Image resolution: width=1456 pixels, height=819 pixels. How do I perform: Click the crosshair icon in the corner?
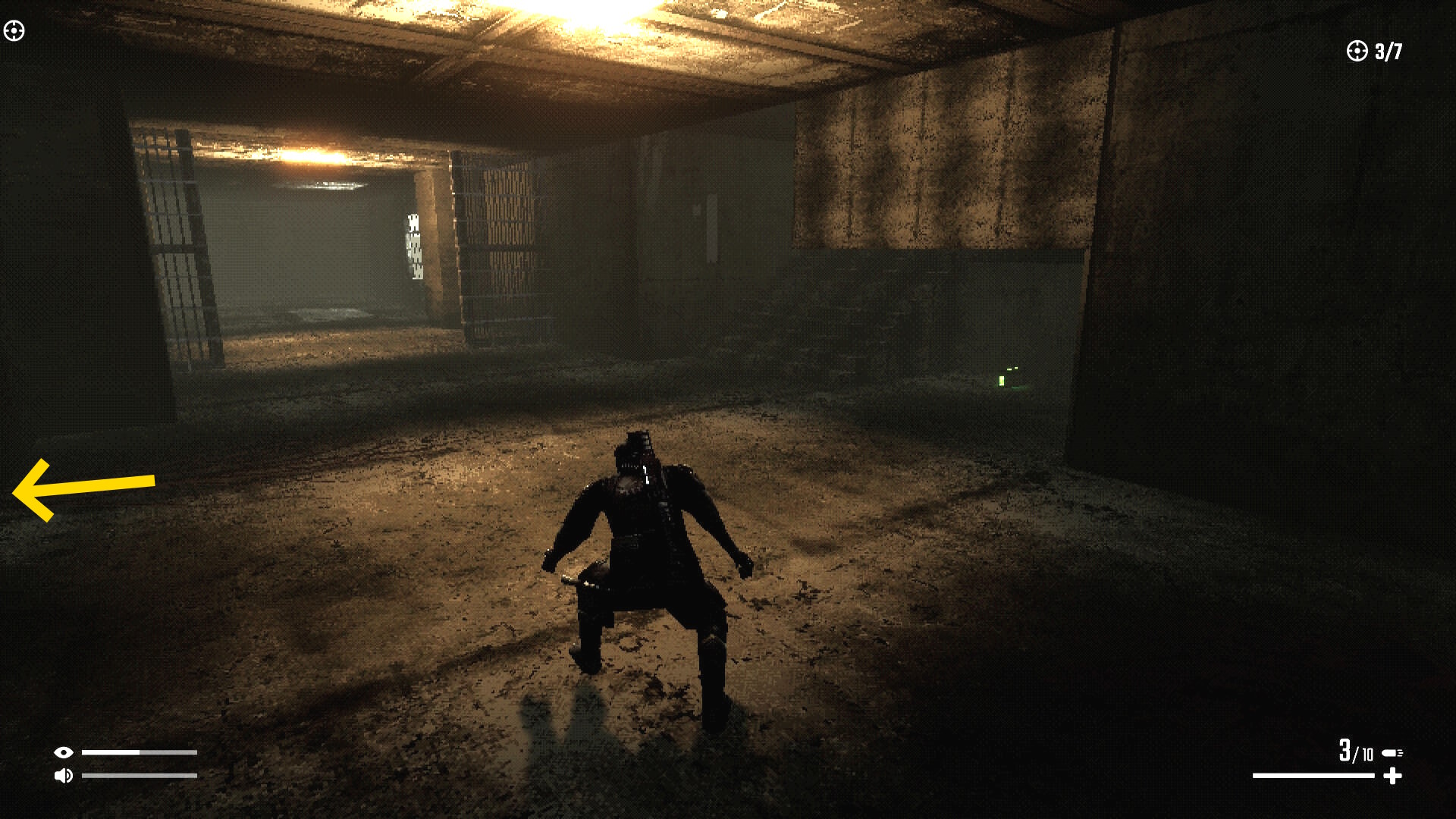point(14,31)
